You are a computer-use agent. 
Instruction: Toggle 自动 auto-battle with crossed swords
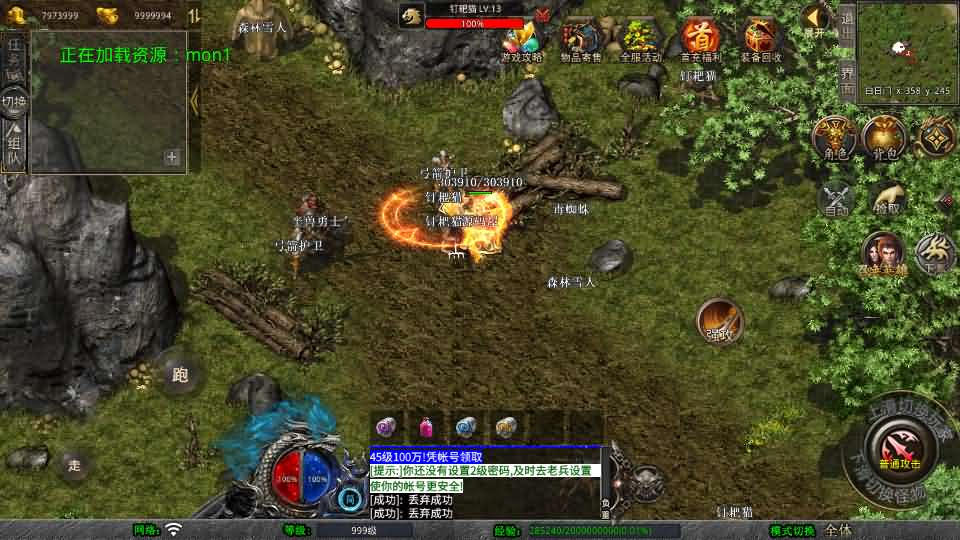836,197
